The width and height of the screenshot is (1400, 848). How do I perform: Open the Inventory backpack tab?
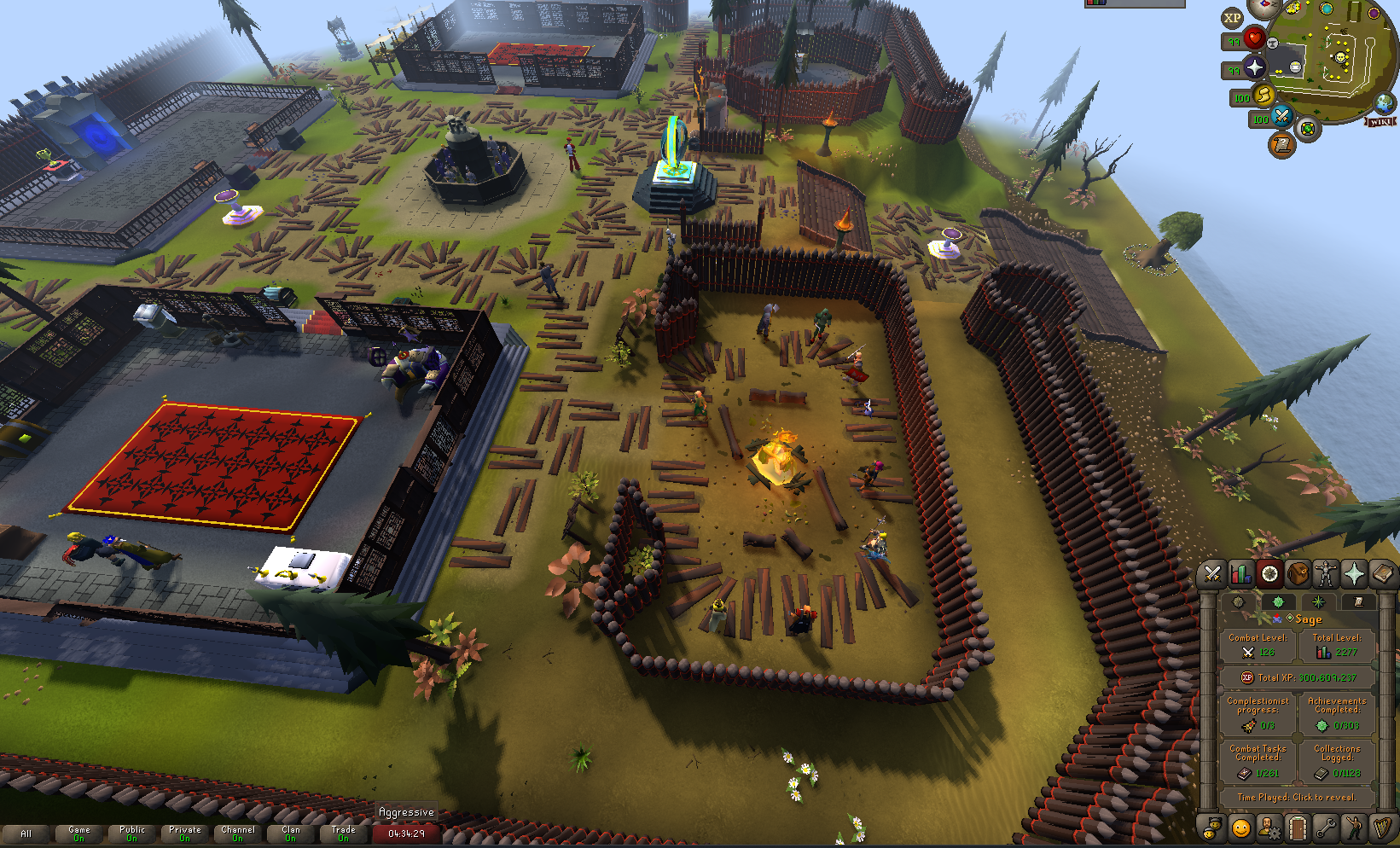[x=1298, y=574]
